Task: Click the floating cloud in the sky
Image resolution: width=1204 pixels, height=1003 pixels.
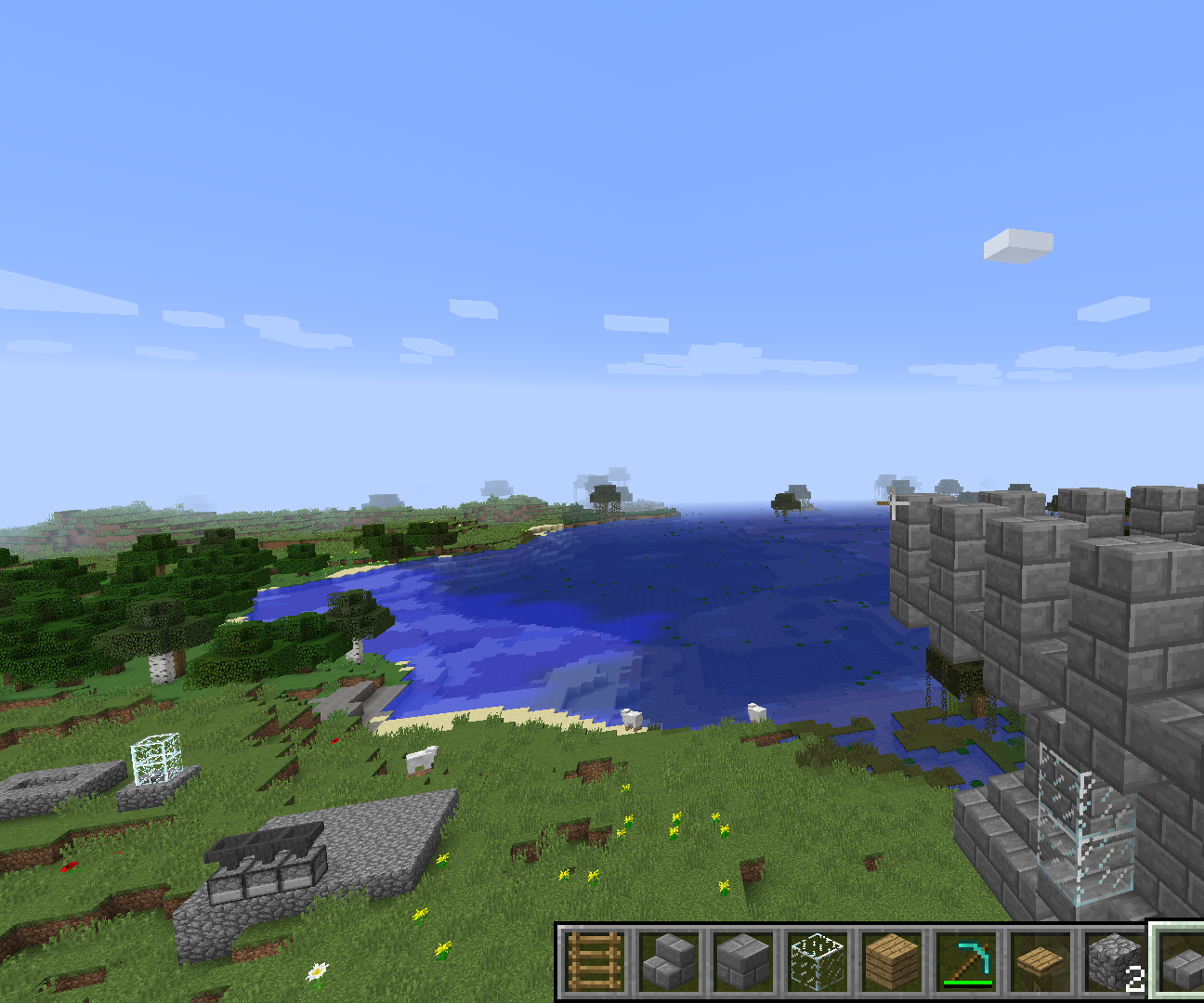Action: pos(1017,243)
